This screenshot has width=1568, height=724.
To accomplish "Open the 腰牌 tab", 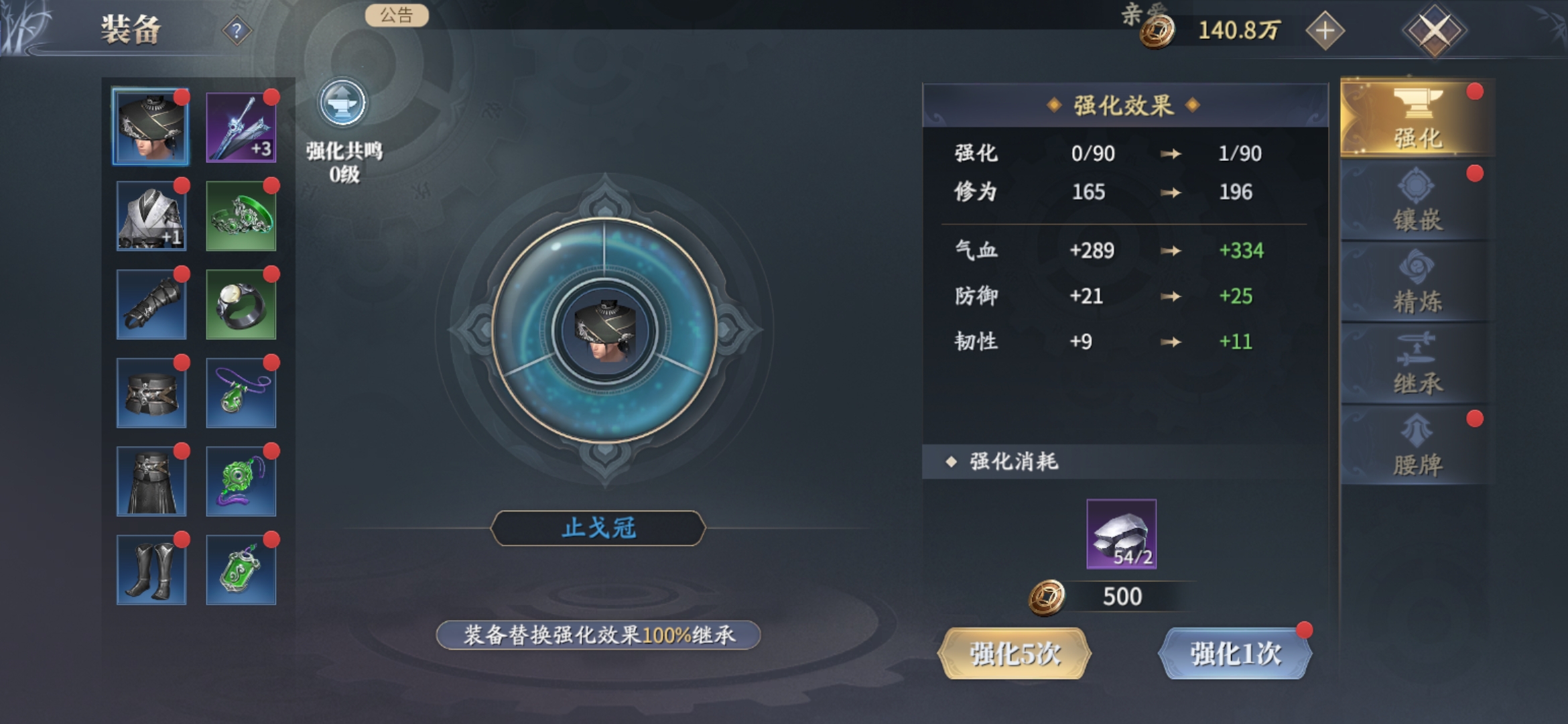I will point(1417,447).
